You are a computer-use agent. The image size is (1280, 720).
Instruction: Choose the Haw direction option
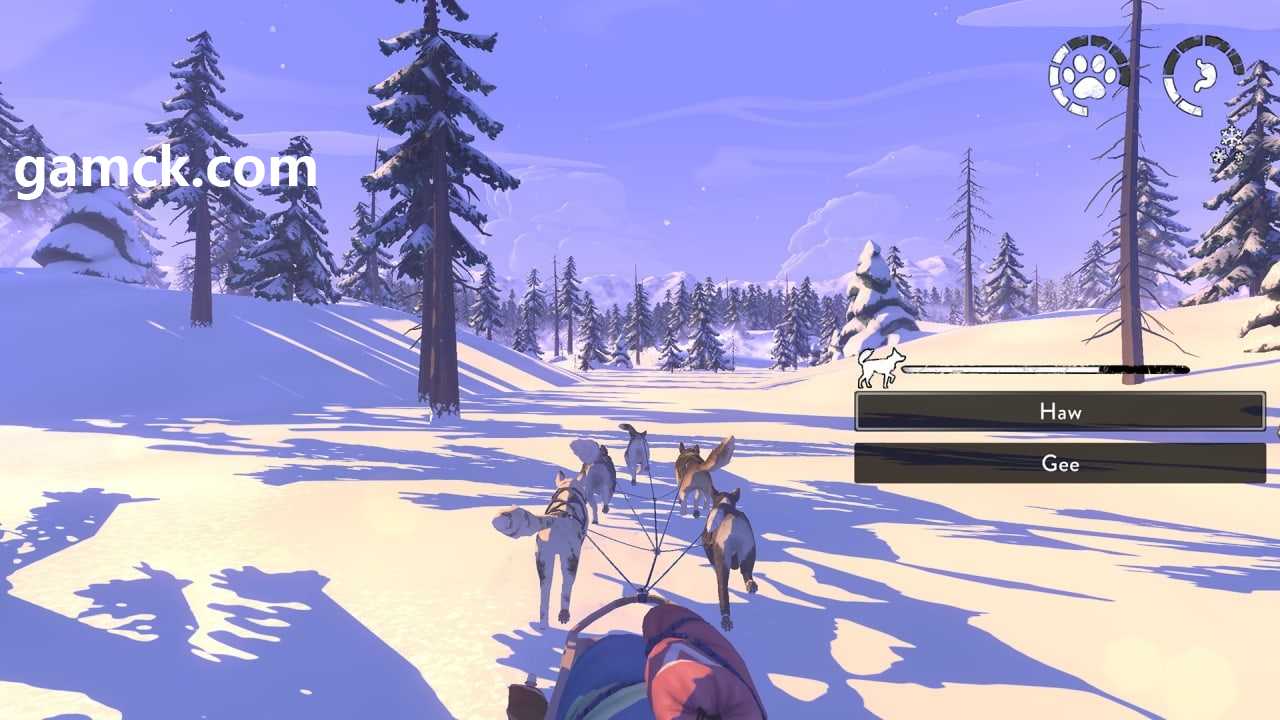tap(1060, 411)
